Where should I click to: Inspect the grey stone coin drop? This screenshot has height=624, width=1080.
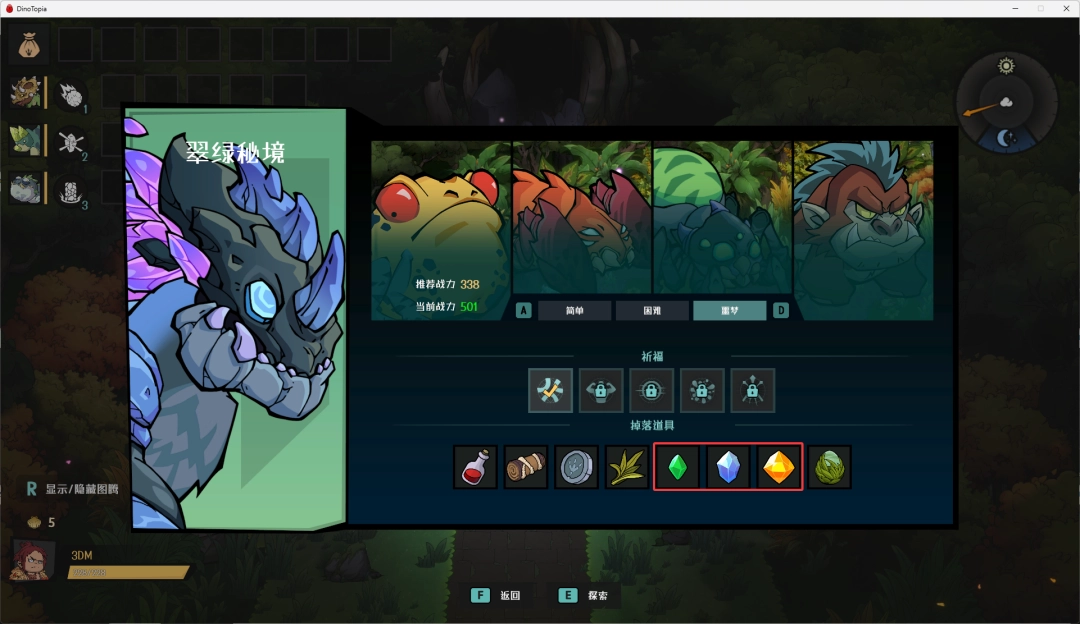(x=577, y=467)
